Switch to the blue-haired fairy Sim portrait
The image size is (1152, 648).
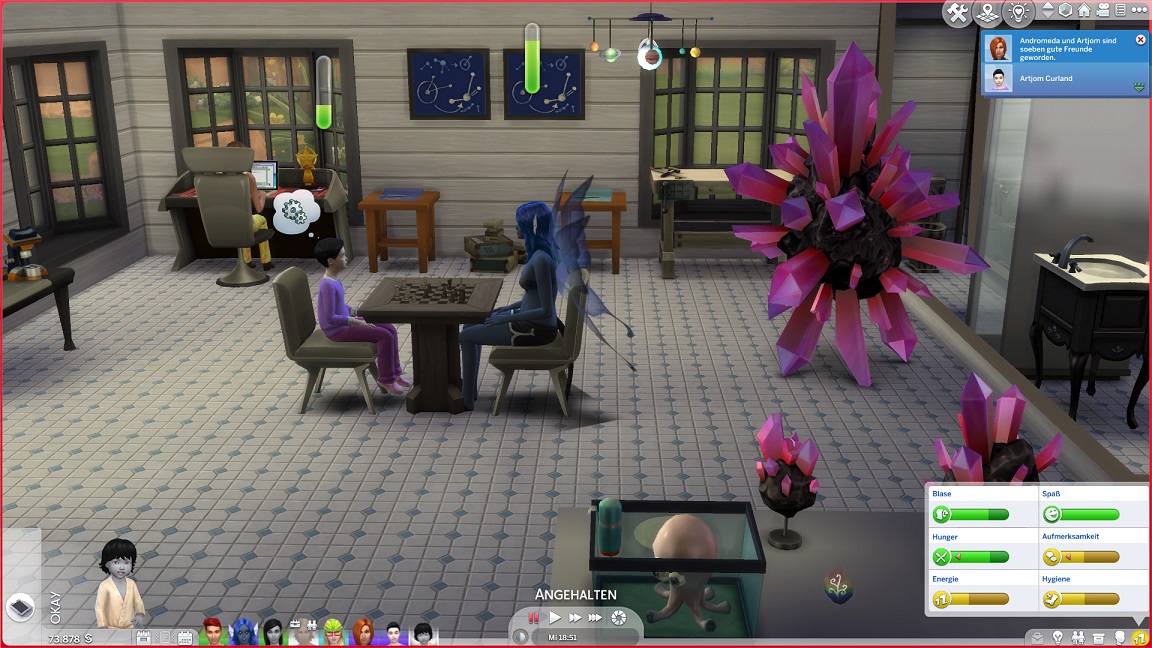(x=241, y=633)
